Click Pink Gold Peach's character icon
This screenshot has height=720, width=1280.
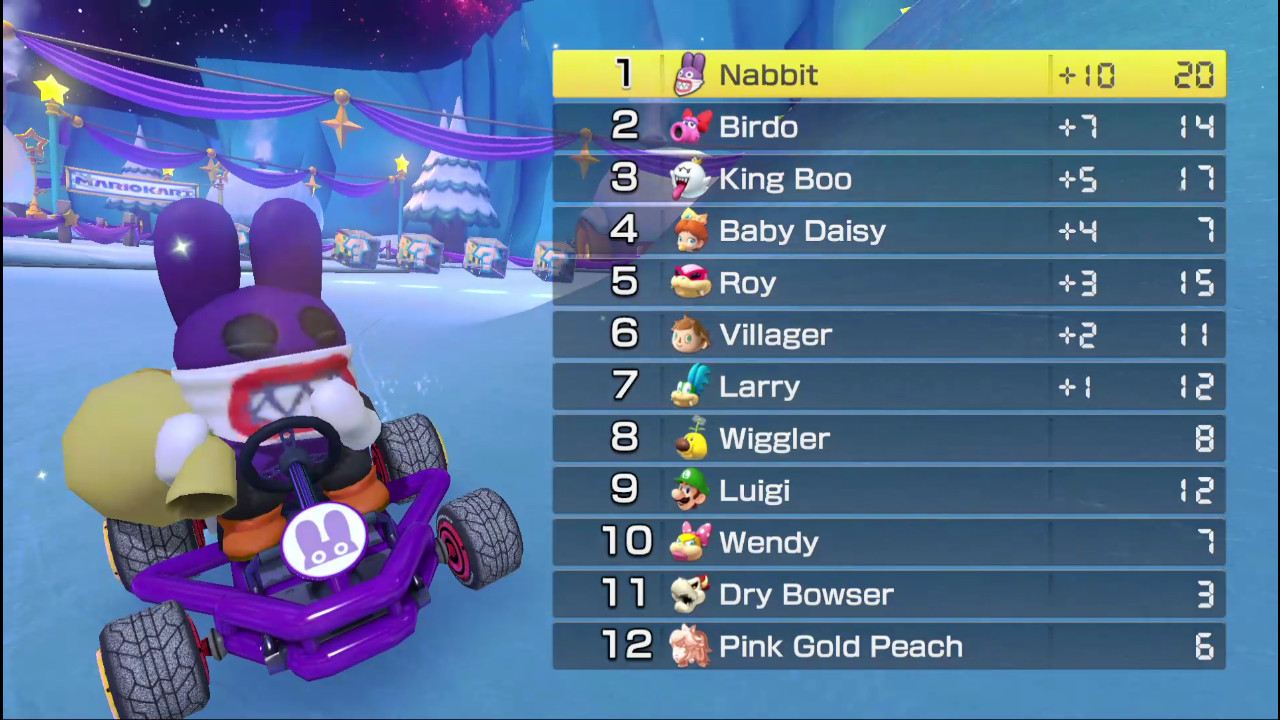[690, 646]
